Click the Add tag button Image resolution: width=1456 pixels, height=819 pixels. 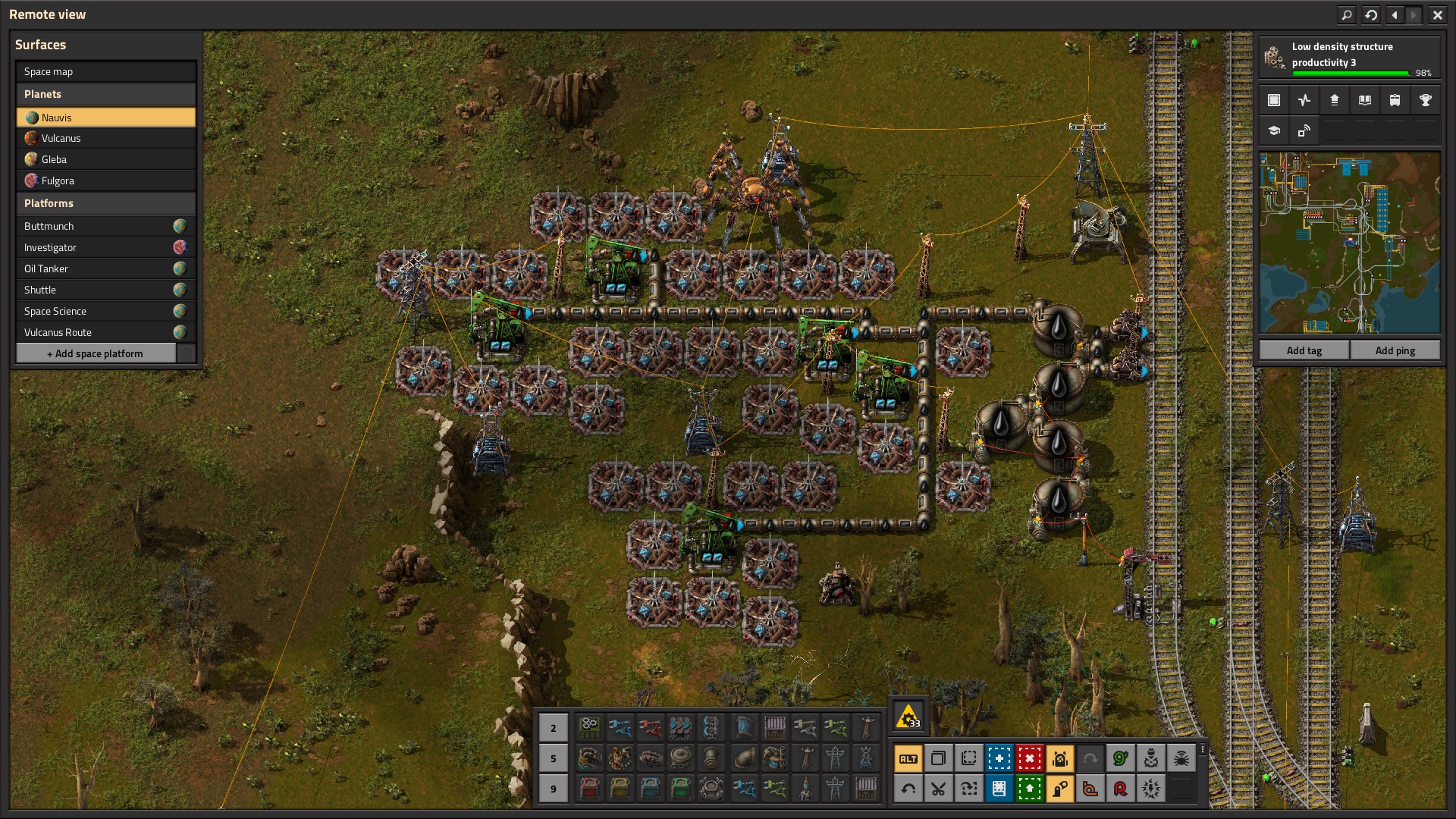pyautogui.click(x=1304, y=350)
